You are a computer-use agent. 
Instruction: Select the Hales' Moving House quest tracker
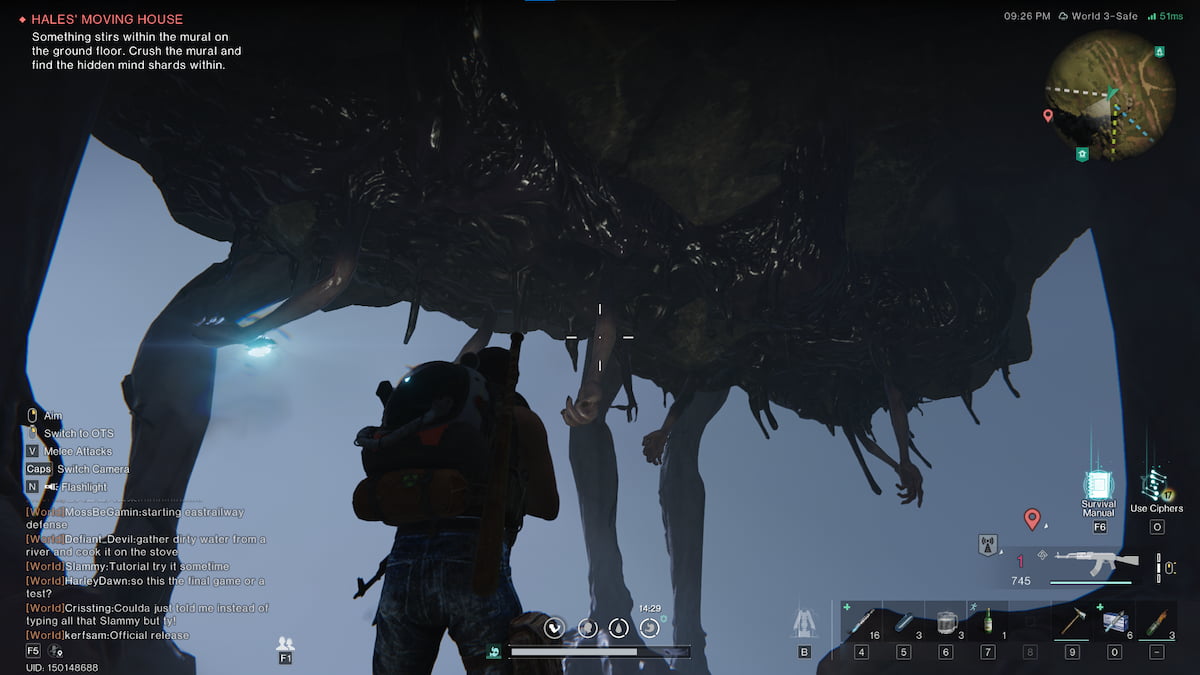pos(106,19)
